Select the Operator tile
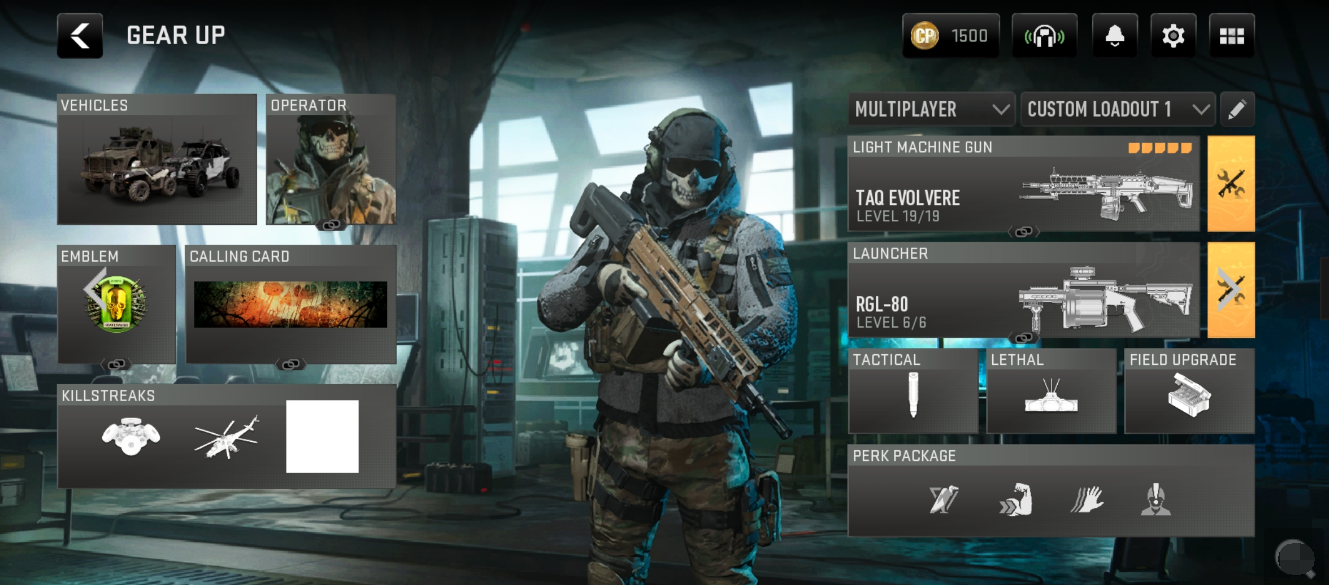This screenshot has height=585, width=1329. (x=331, y=160)
